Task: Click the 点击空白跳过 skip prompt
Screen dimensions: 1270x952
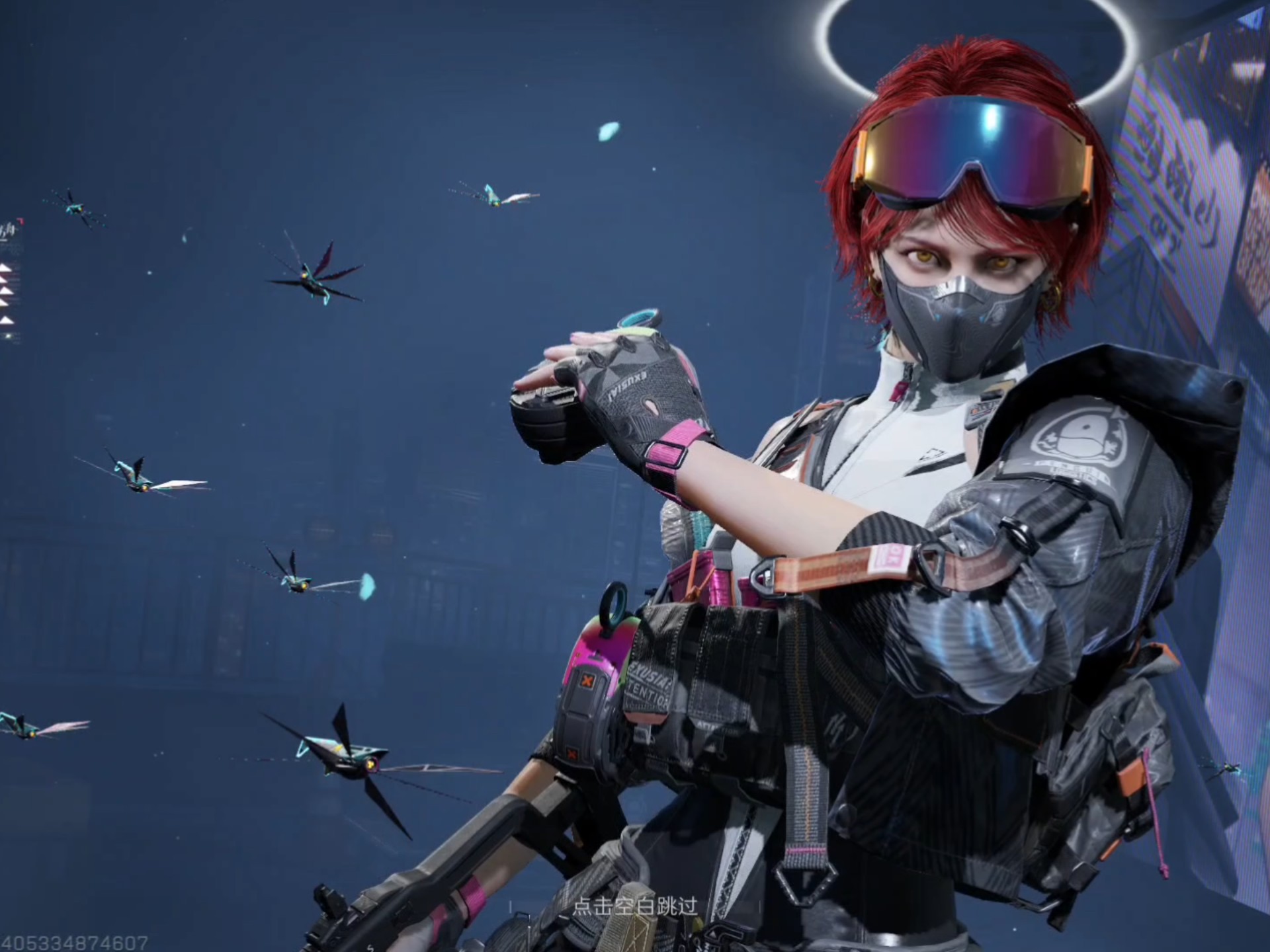Action: (634, 906)
